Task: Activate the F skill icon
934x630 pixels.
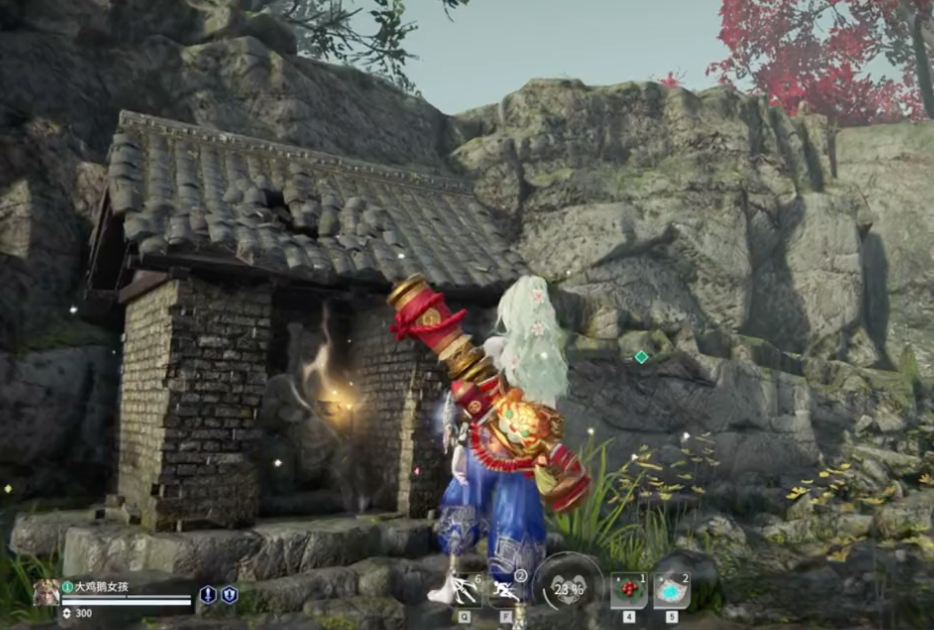Action: coord(506,590)
